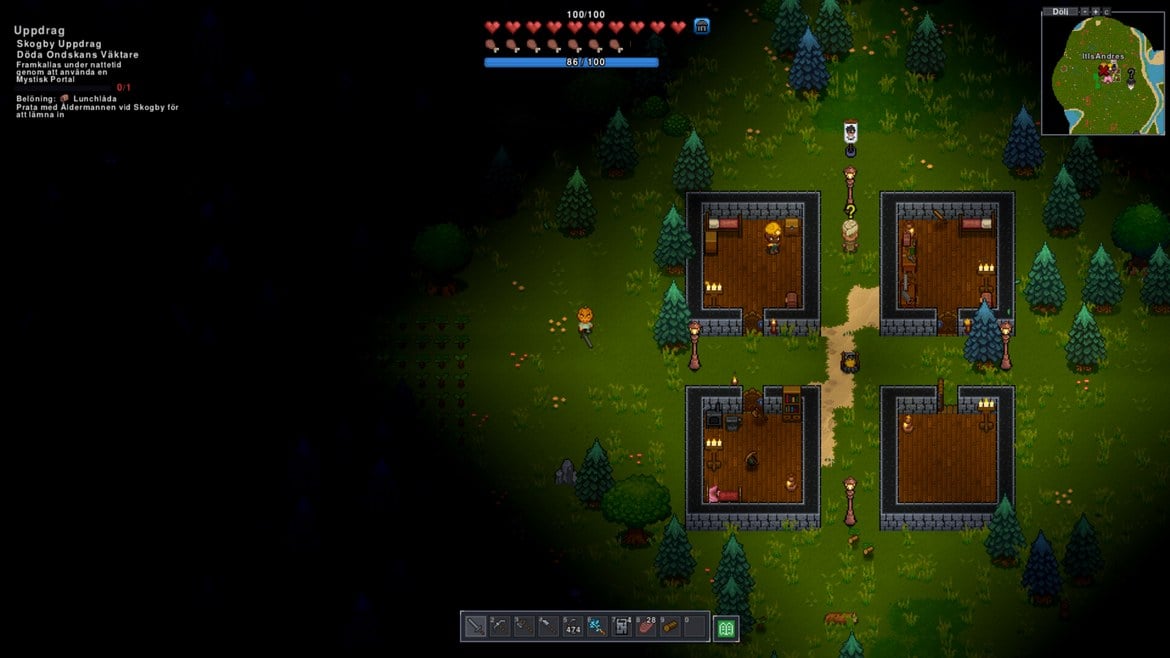This screenshot has width=1170, height=658.
Task: Select the slot with 474 items
Action: click(572, 627)
